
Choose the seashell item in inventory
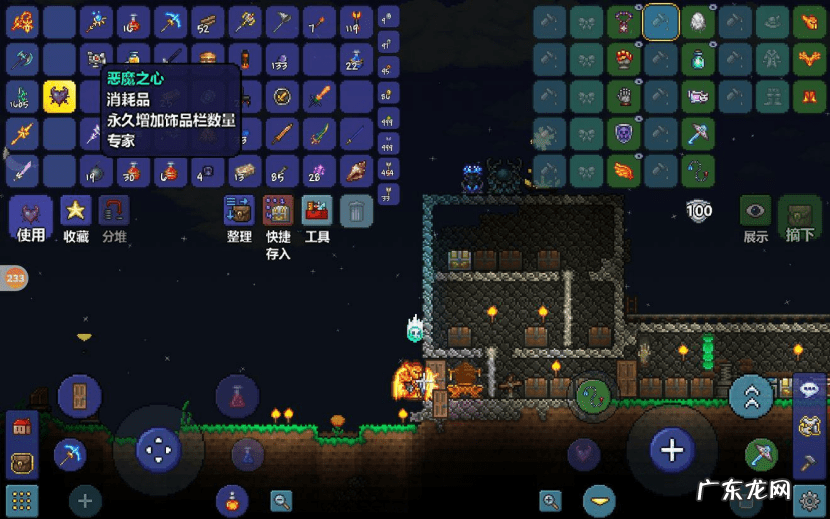coord(357,171)
